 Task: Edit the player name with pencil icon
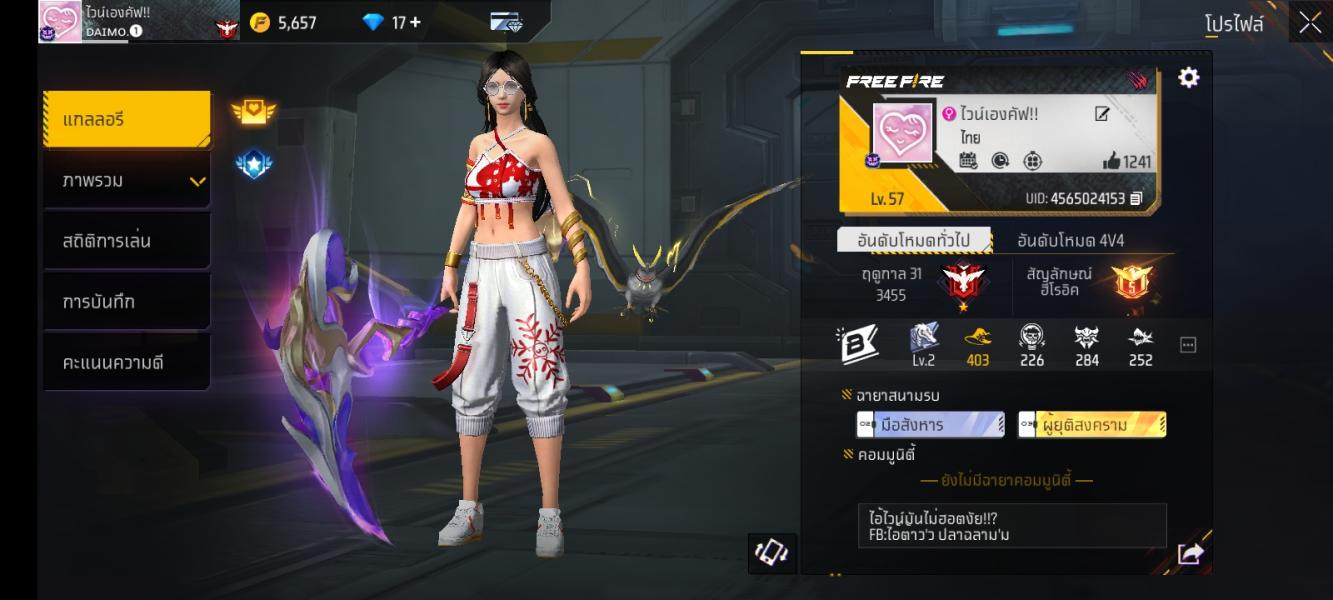click(x=1102, y=114)
